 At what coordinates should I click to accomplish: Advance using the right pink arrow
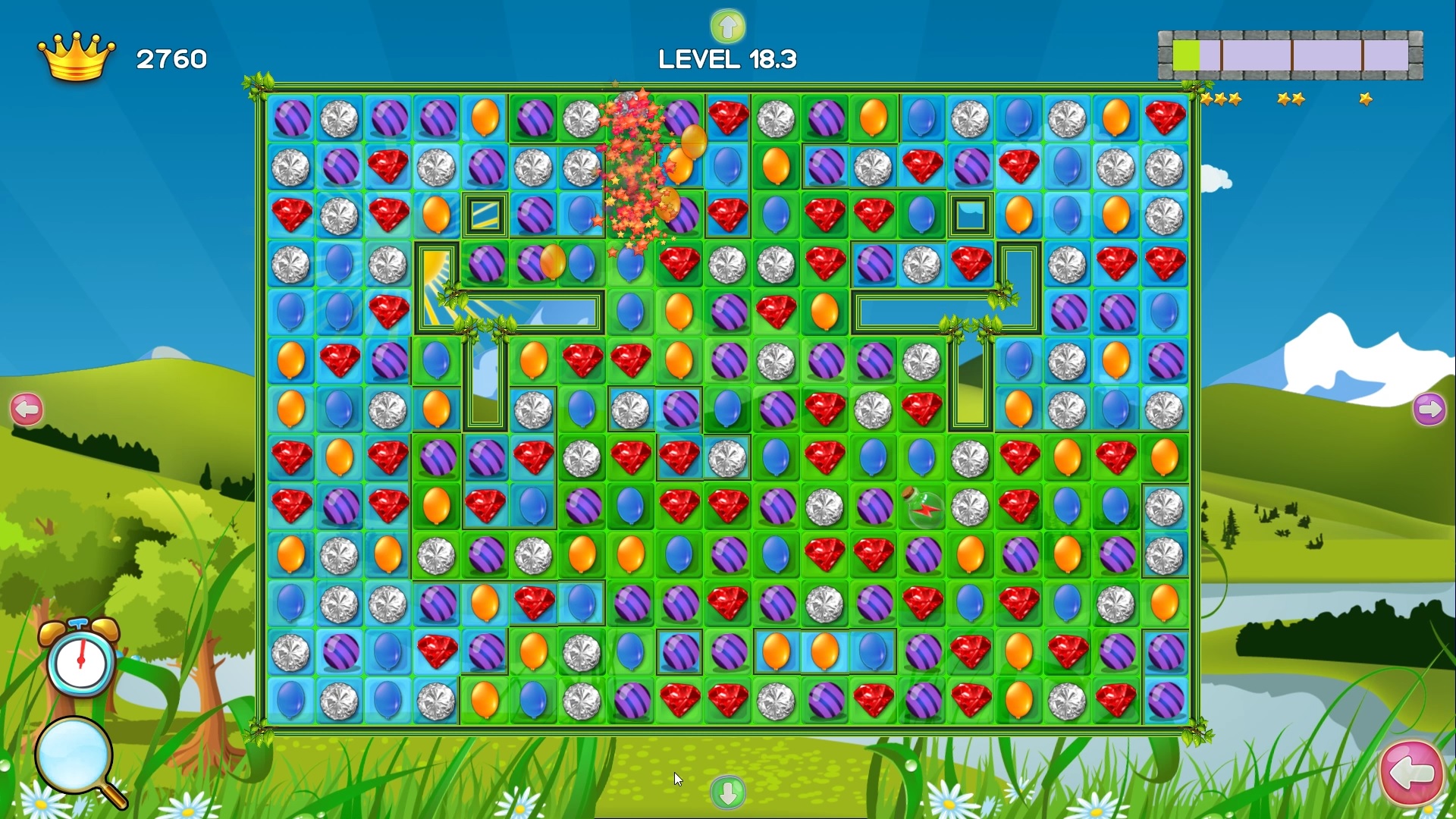pos(1430,409)
